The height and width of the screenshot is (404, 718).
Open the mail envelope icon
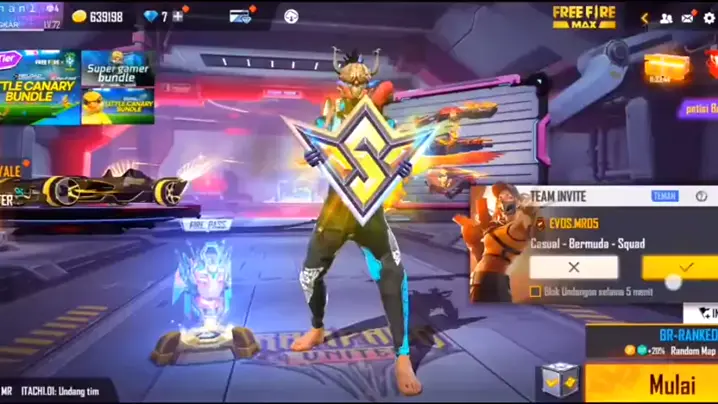(x=688, y=17)
